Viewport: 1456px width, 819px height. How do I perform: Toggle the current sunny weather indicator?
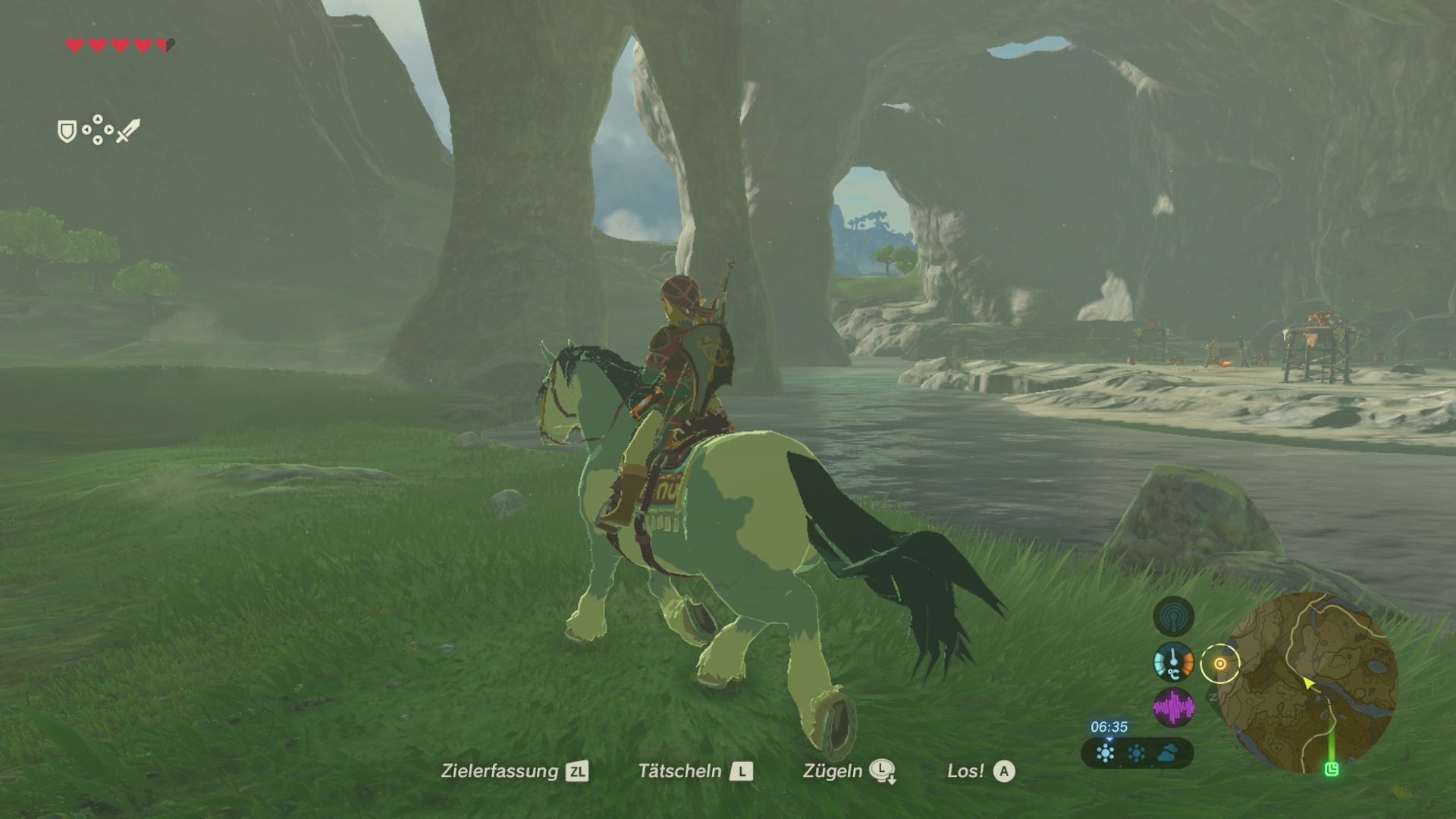[1104, 753]
